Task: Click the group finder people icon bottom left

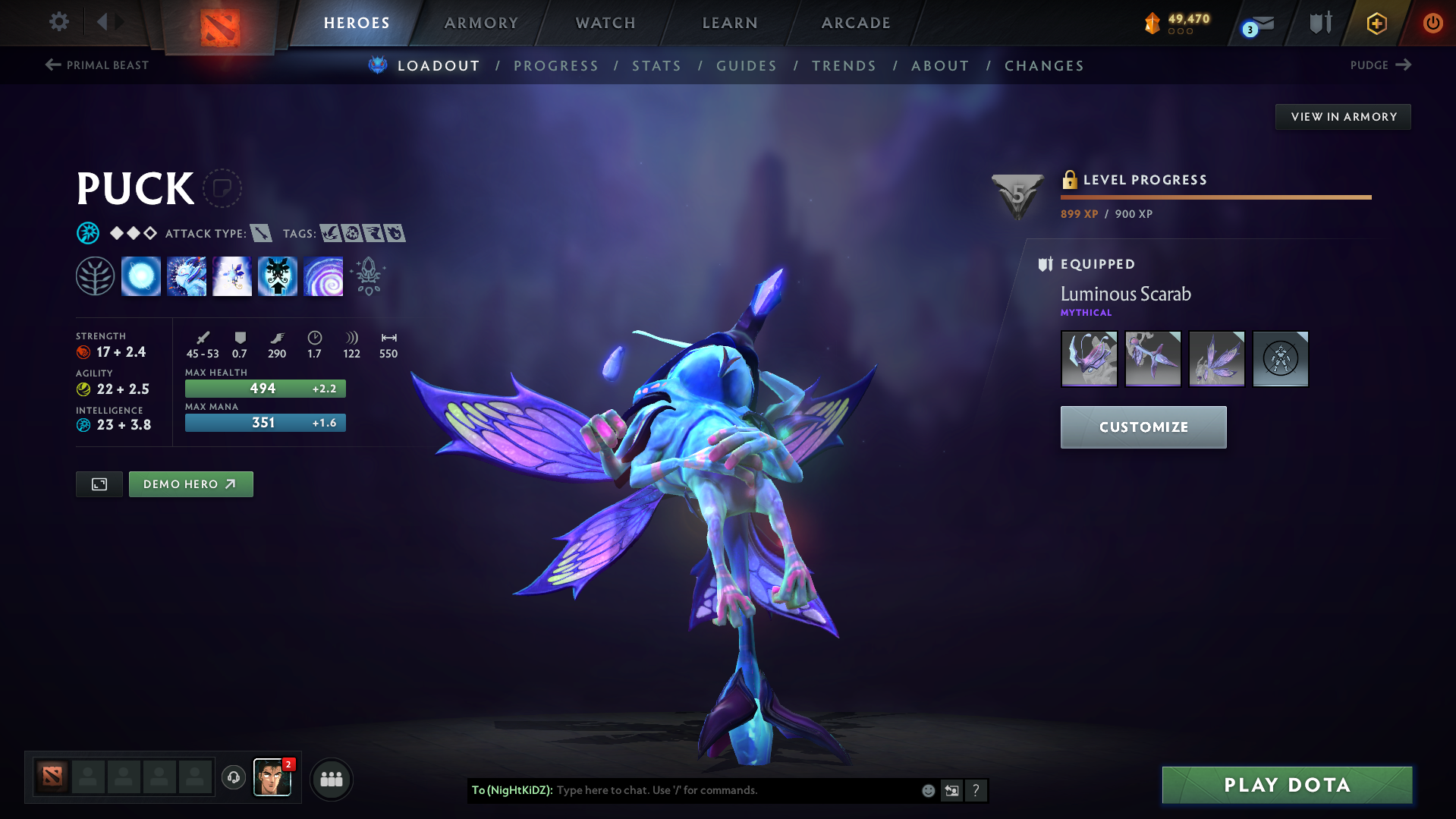Action: [x=331, y=778]
